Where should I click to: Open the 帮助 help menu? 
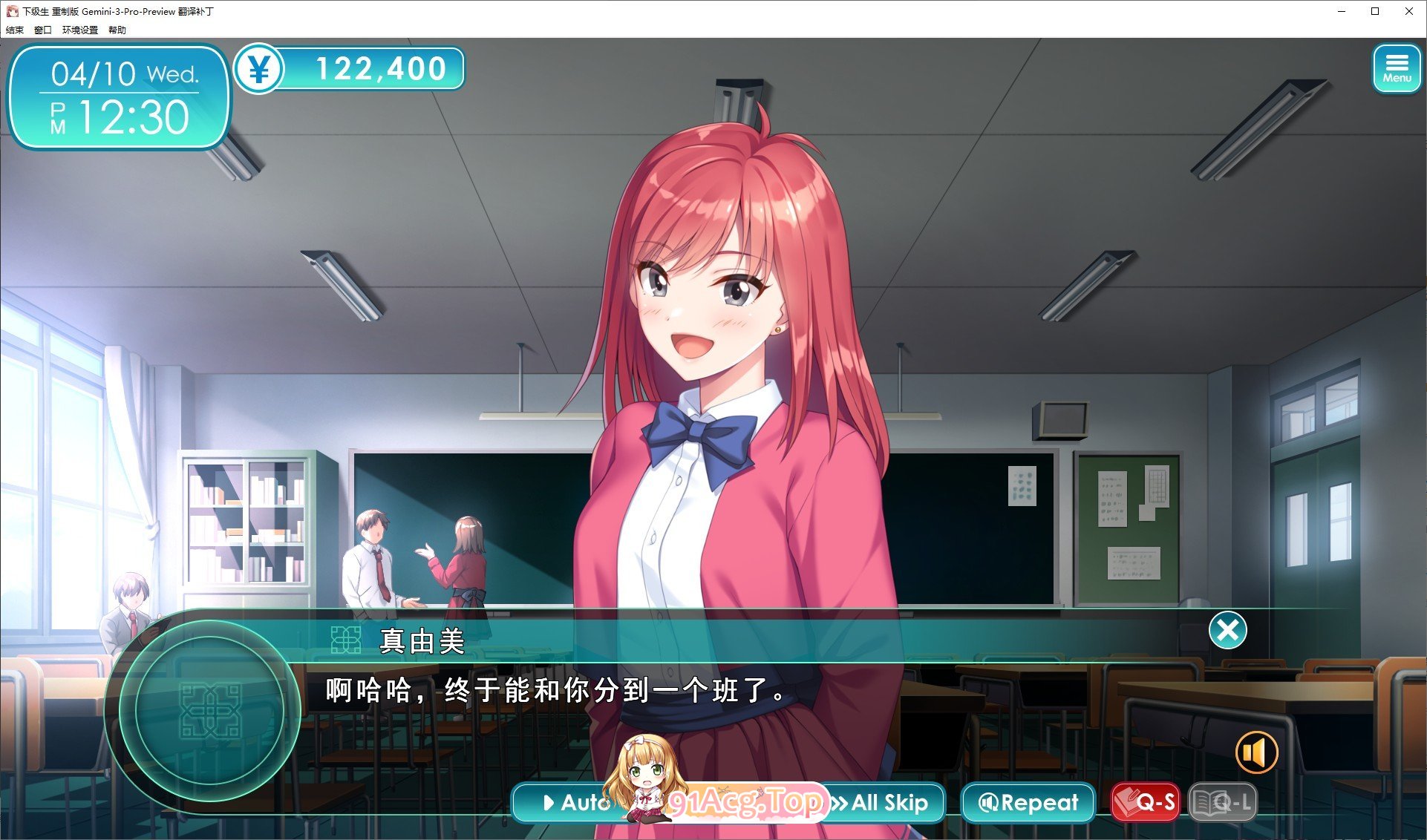(117, 30)
